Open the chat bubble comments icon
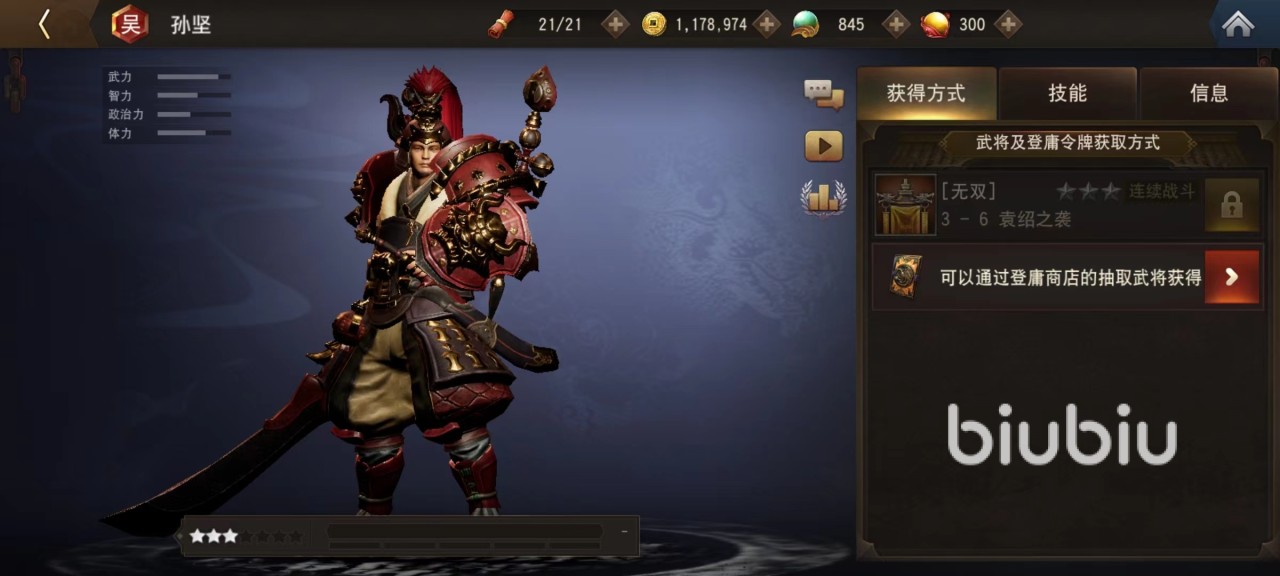This screenshot has width=1280, height=576. [823, 95]
